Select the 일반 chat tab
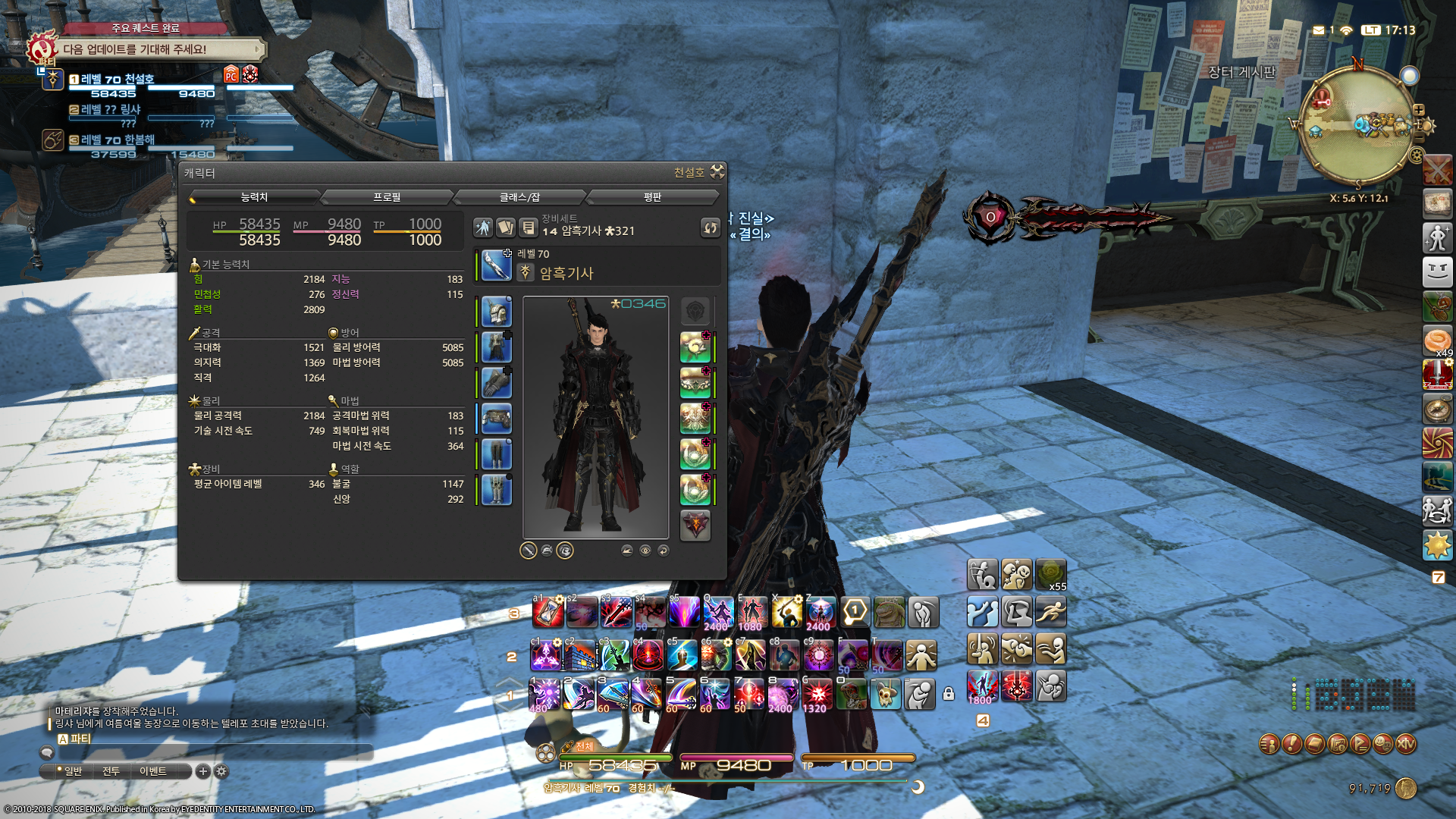Image resolution: width=1456 pixels, height=819 pixels. click(x=73, y=771)
